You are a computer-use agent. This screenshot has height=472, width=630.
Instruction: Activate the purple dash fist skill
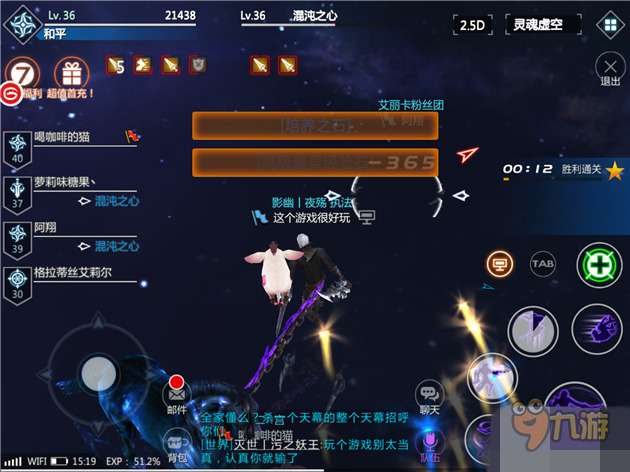[x=598, y=328]
